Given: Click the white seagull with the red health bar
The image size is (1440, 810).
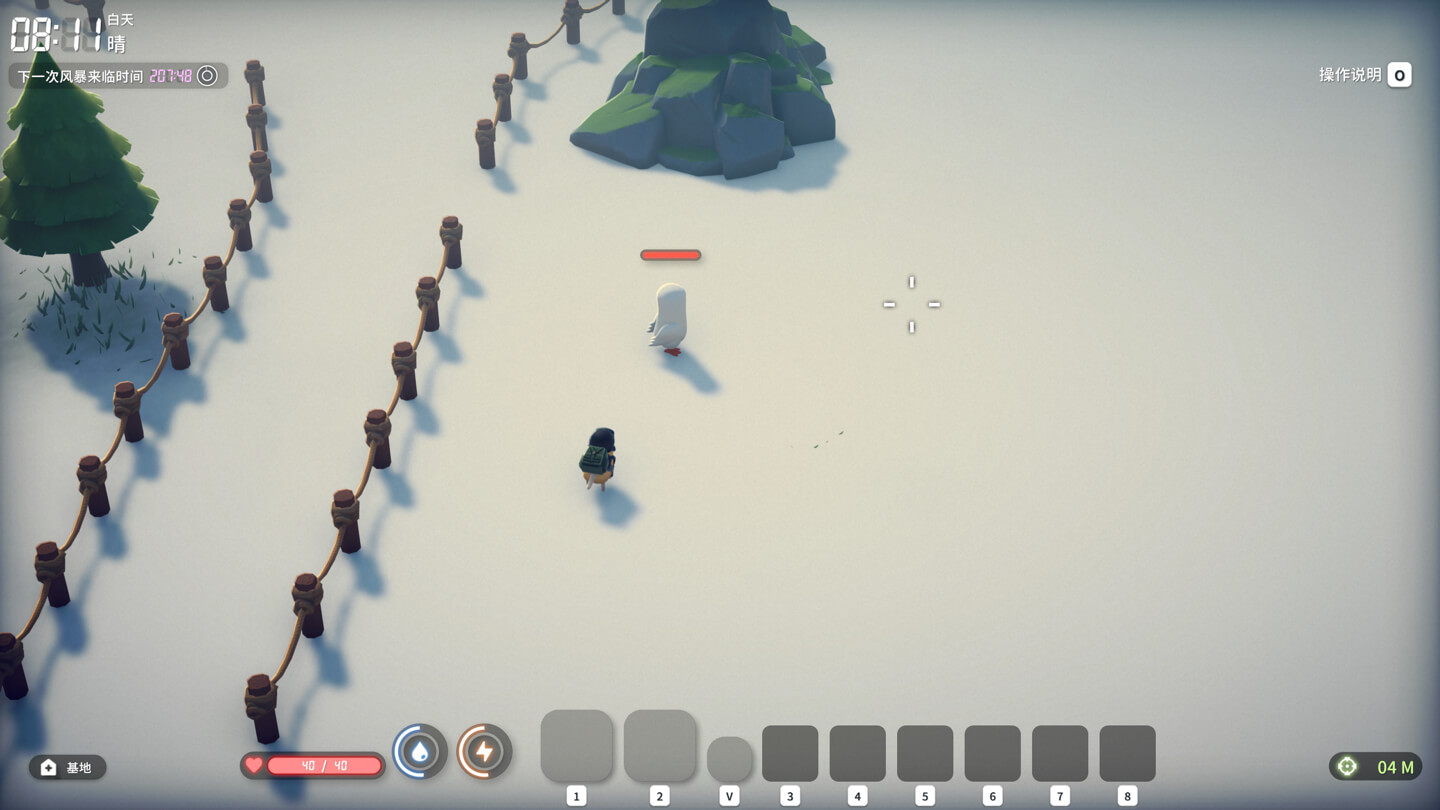Looking at the screenshot, I should point(668,315).
